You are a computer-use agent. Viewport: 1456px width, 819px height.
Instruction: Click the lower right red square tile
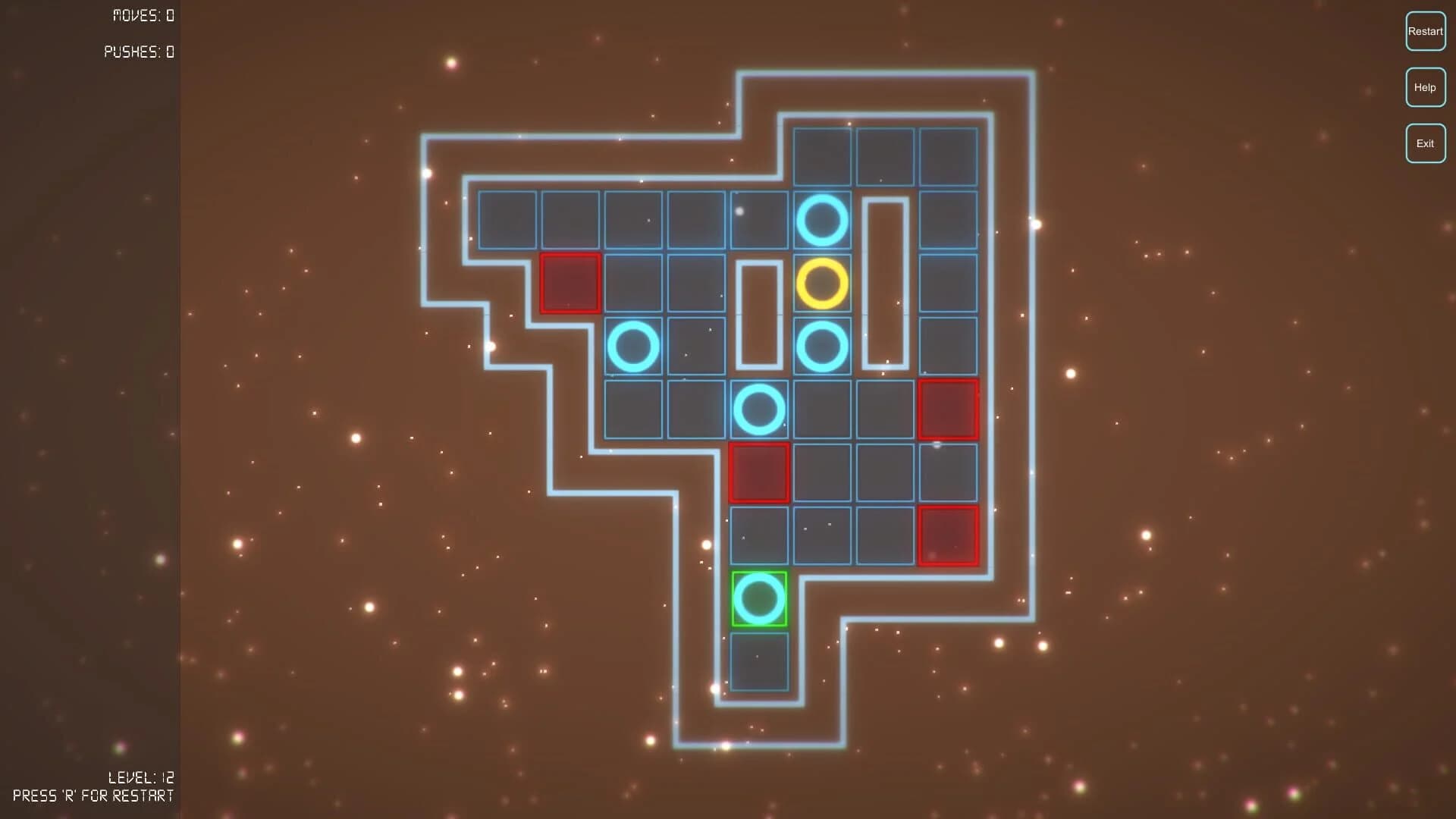coord(947,535)
